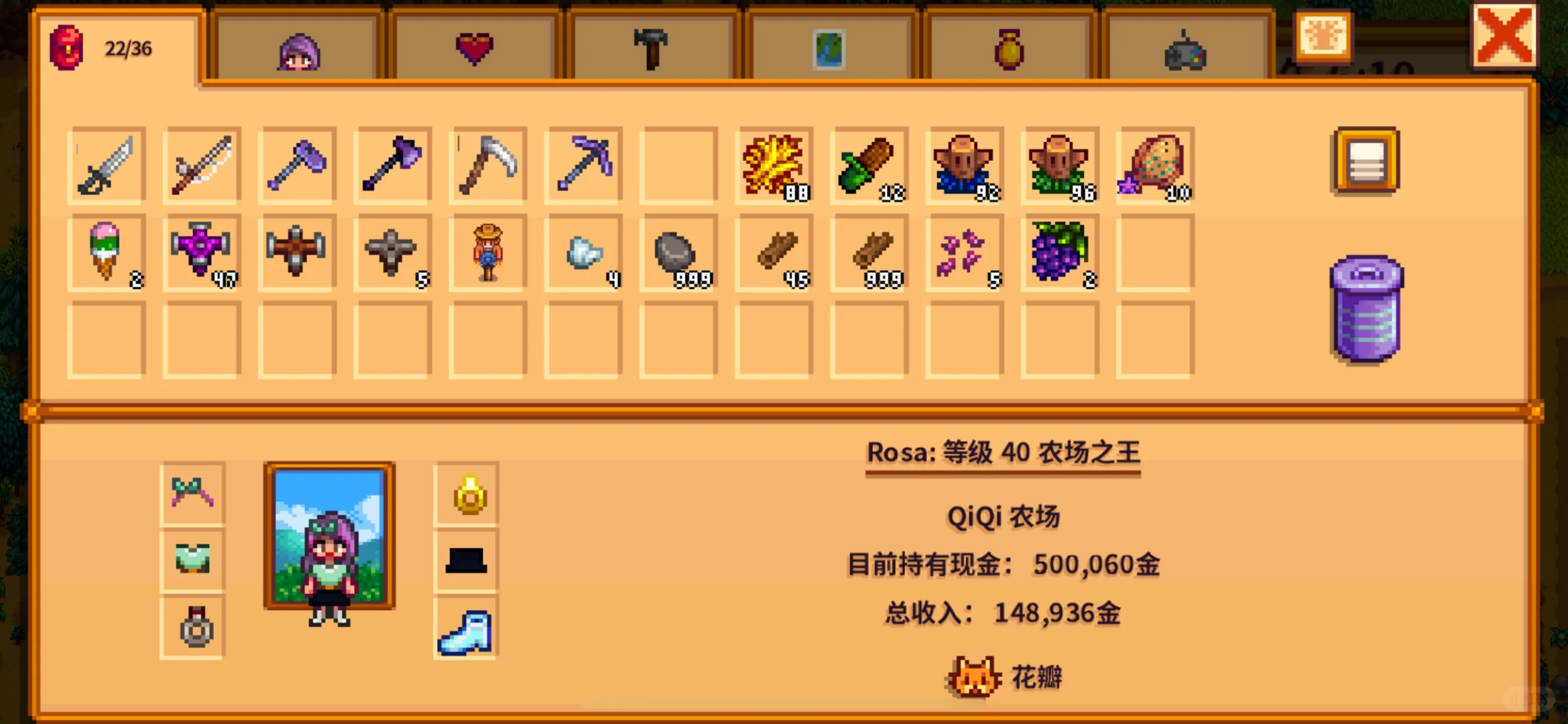Pick up the scarecrow item

pos(487,255)
